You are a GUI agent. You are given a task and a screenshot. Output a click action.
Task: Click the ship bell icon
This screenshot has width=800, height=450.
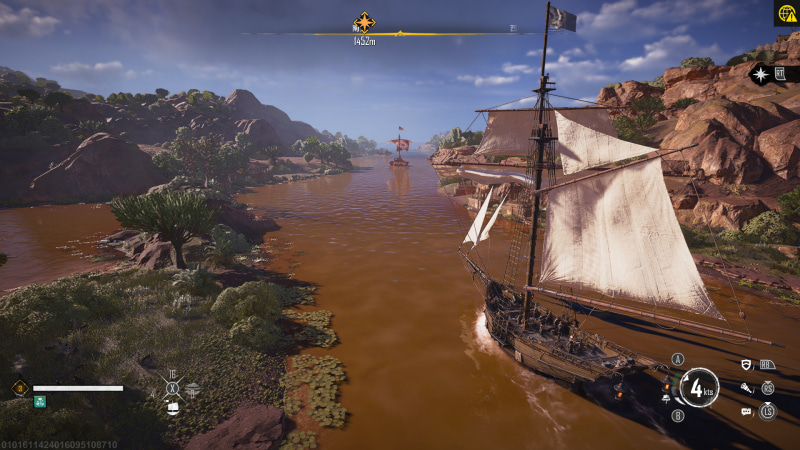point(666,399)
